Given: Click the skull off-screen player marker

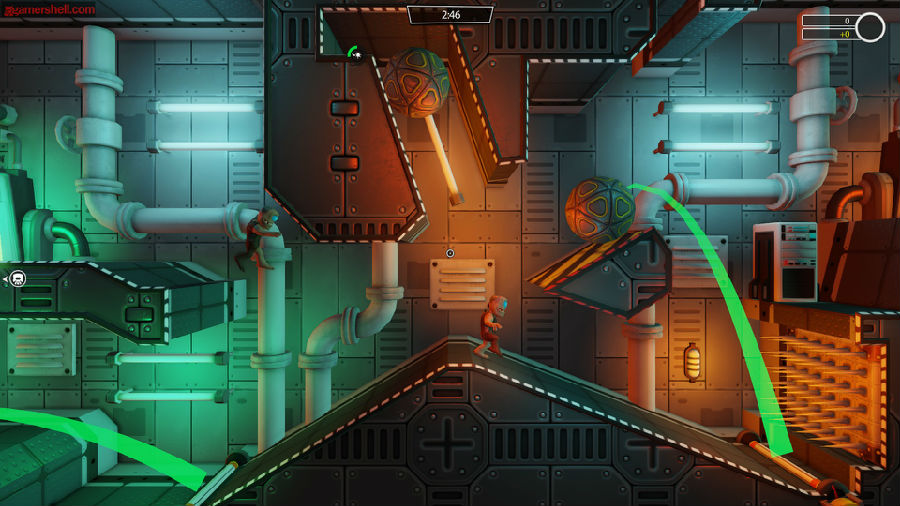Looking at the screenshot, I should pos(17,278).
